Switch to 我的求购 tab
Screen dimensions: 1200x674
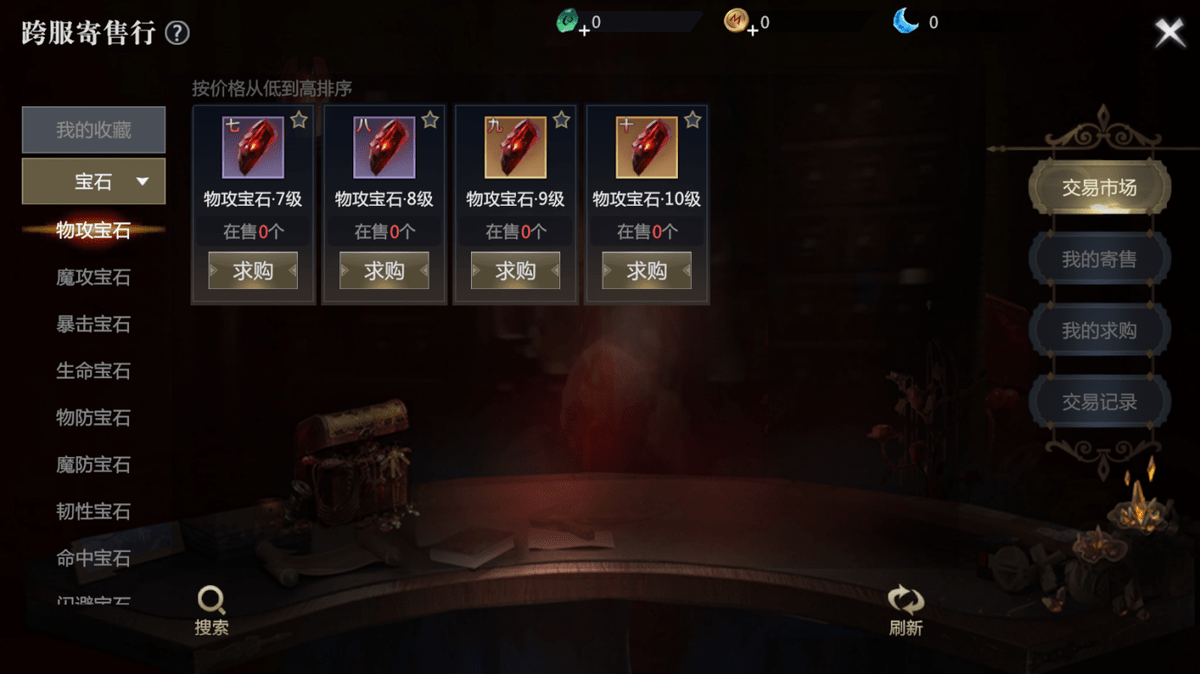click(1099, 331)
